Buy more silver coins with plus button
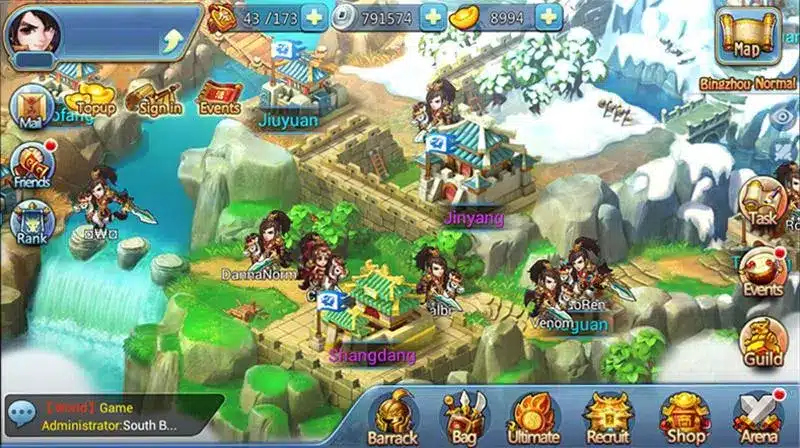 click(x=432, y=16)
